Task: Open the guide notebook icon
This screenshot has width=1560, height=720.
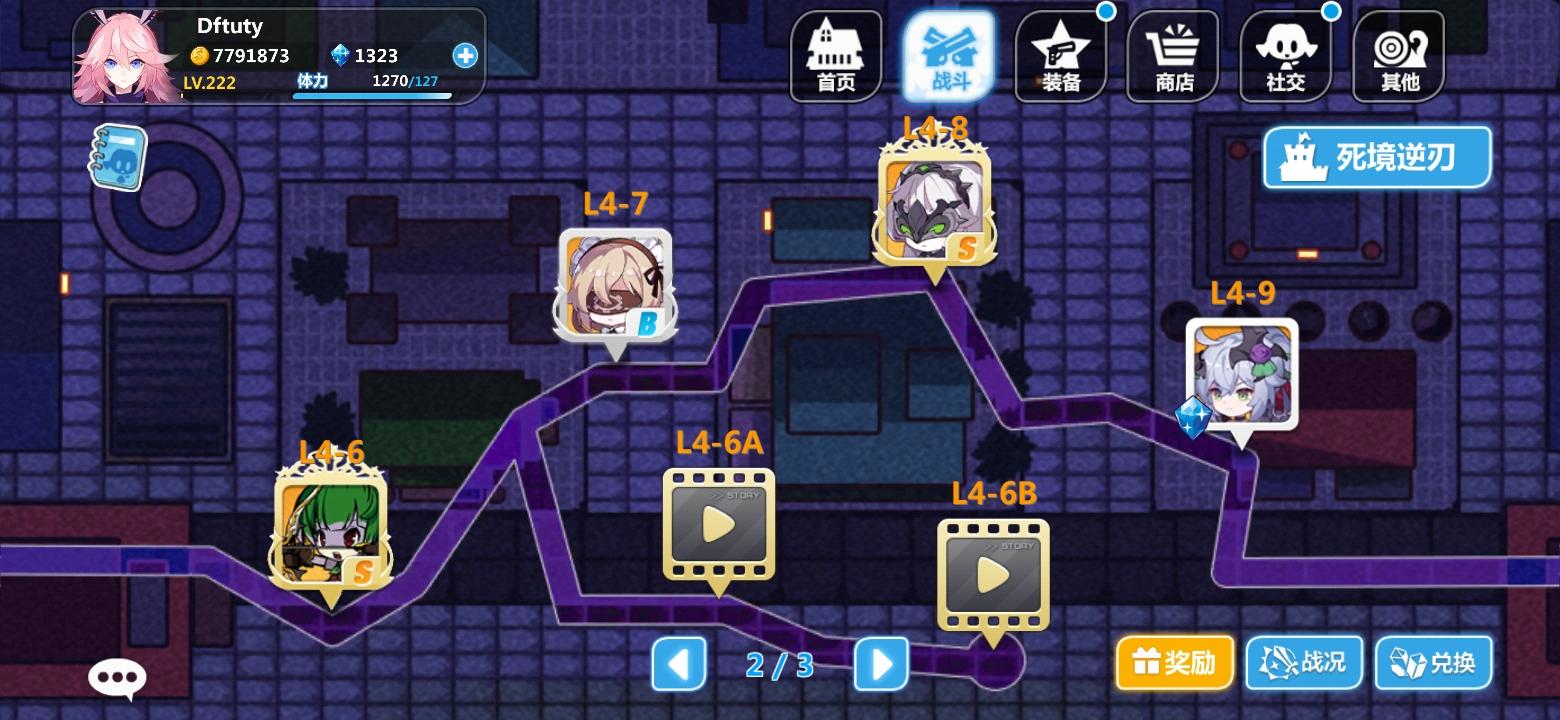Action: (118, 155)
